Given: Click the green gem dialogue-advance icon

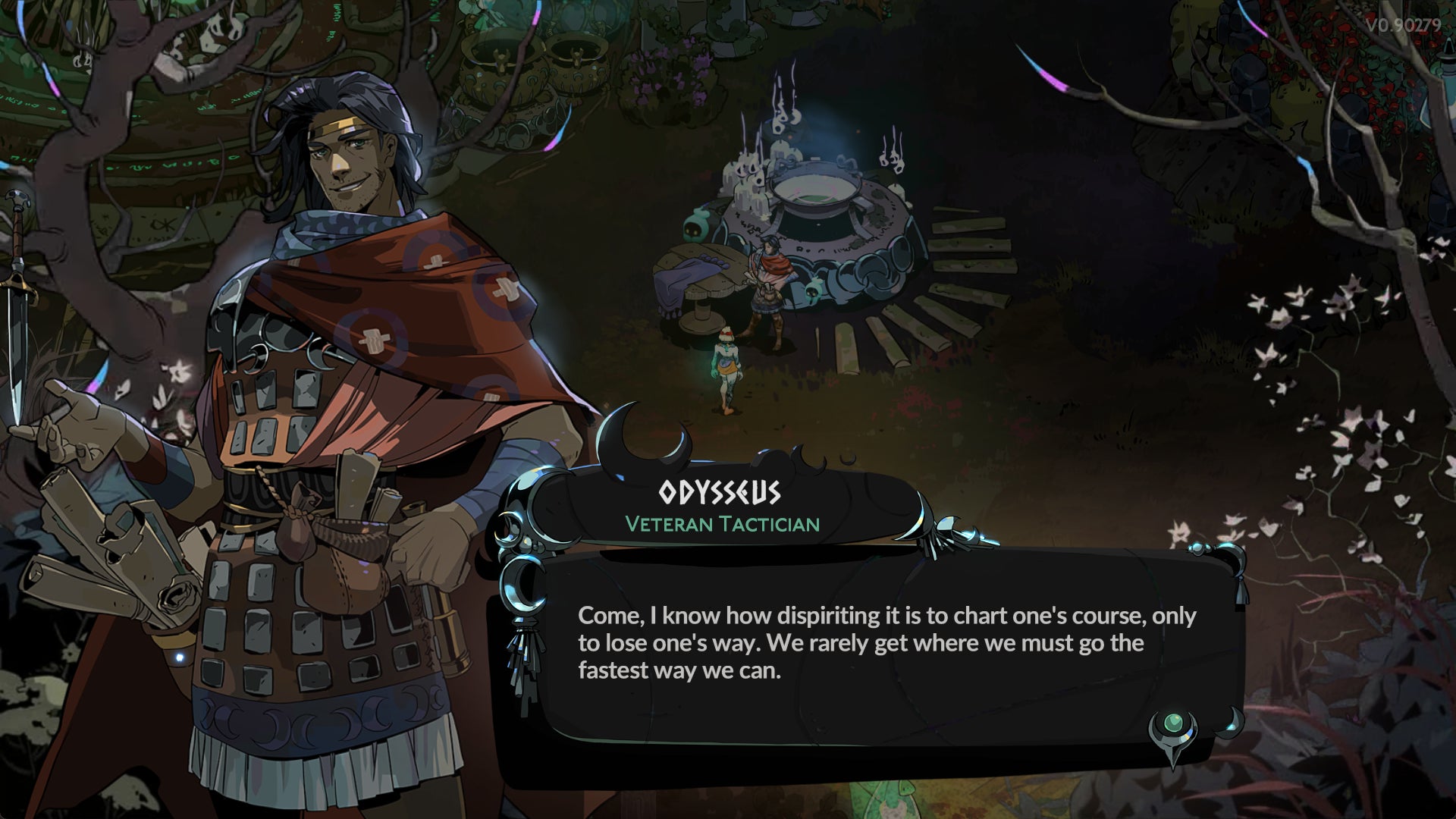Looking at the screenshot, I should point(1175,723).
